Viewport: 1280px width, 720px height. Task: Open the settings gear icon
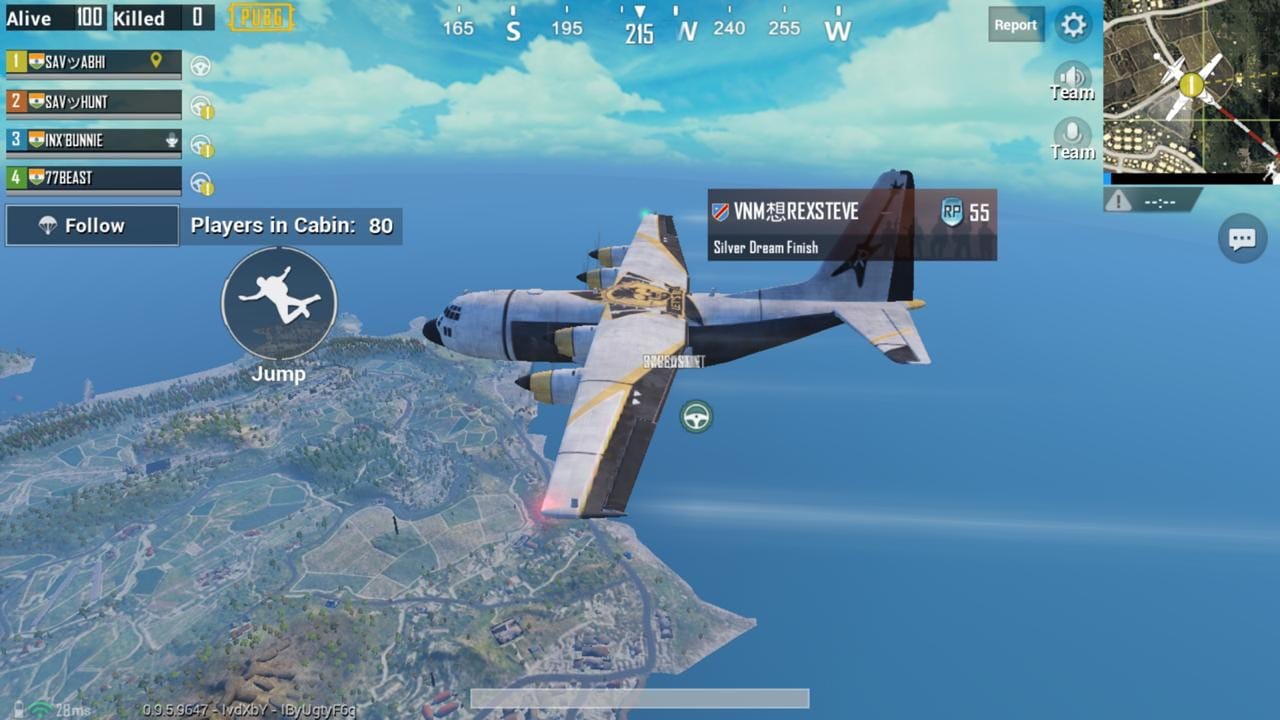click(x=1073, y=25)
